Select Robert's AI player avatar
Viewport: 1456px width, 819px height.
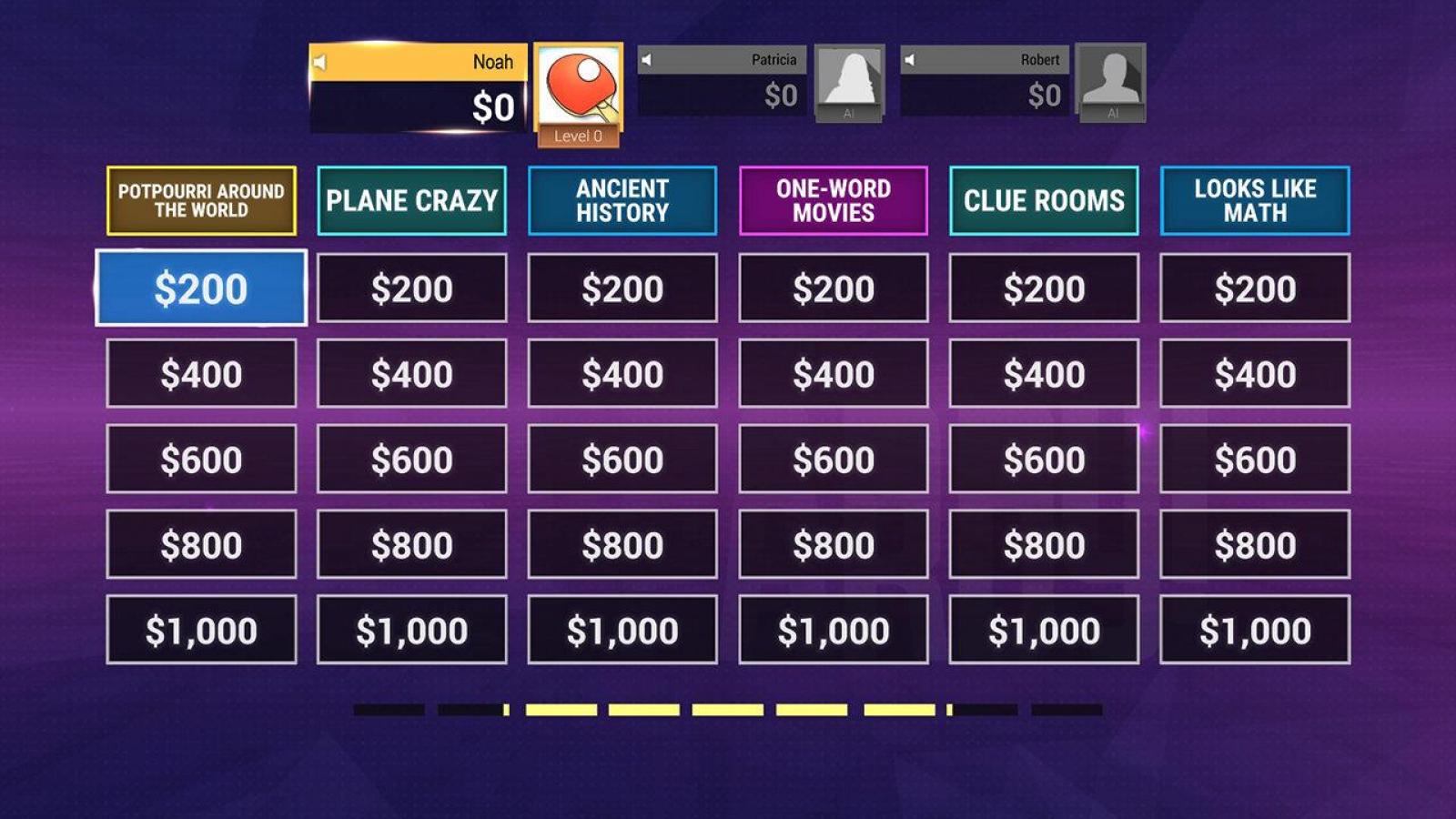(x=1111, y=80)
